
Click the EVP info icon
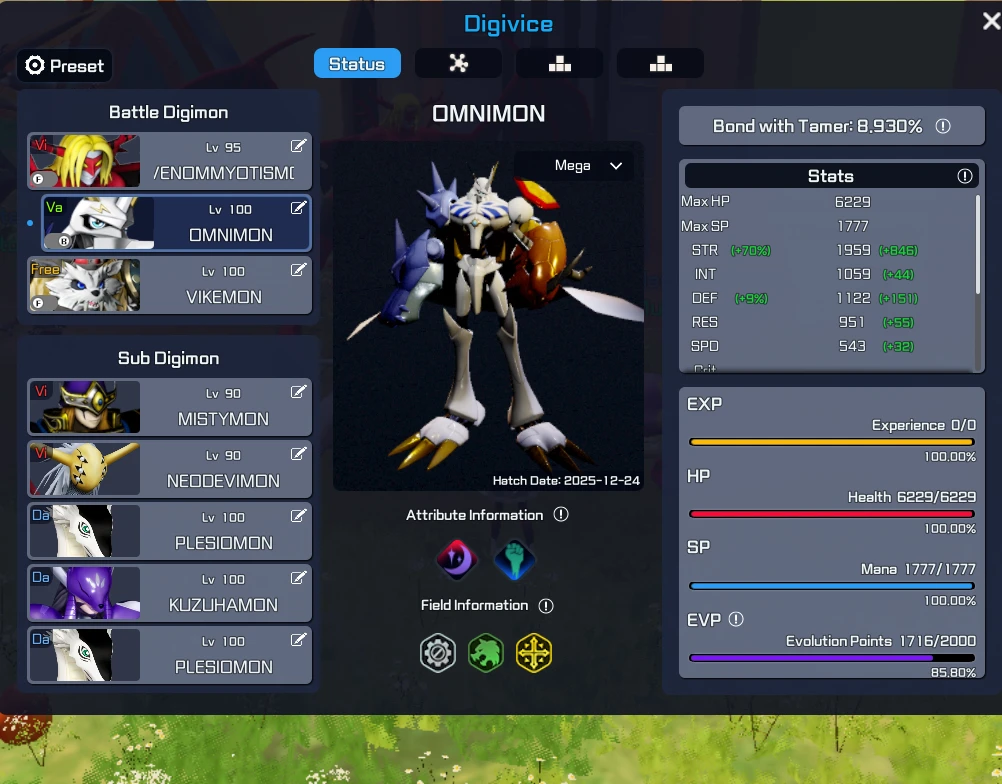coord(736,620)
